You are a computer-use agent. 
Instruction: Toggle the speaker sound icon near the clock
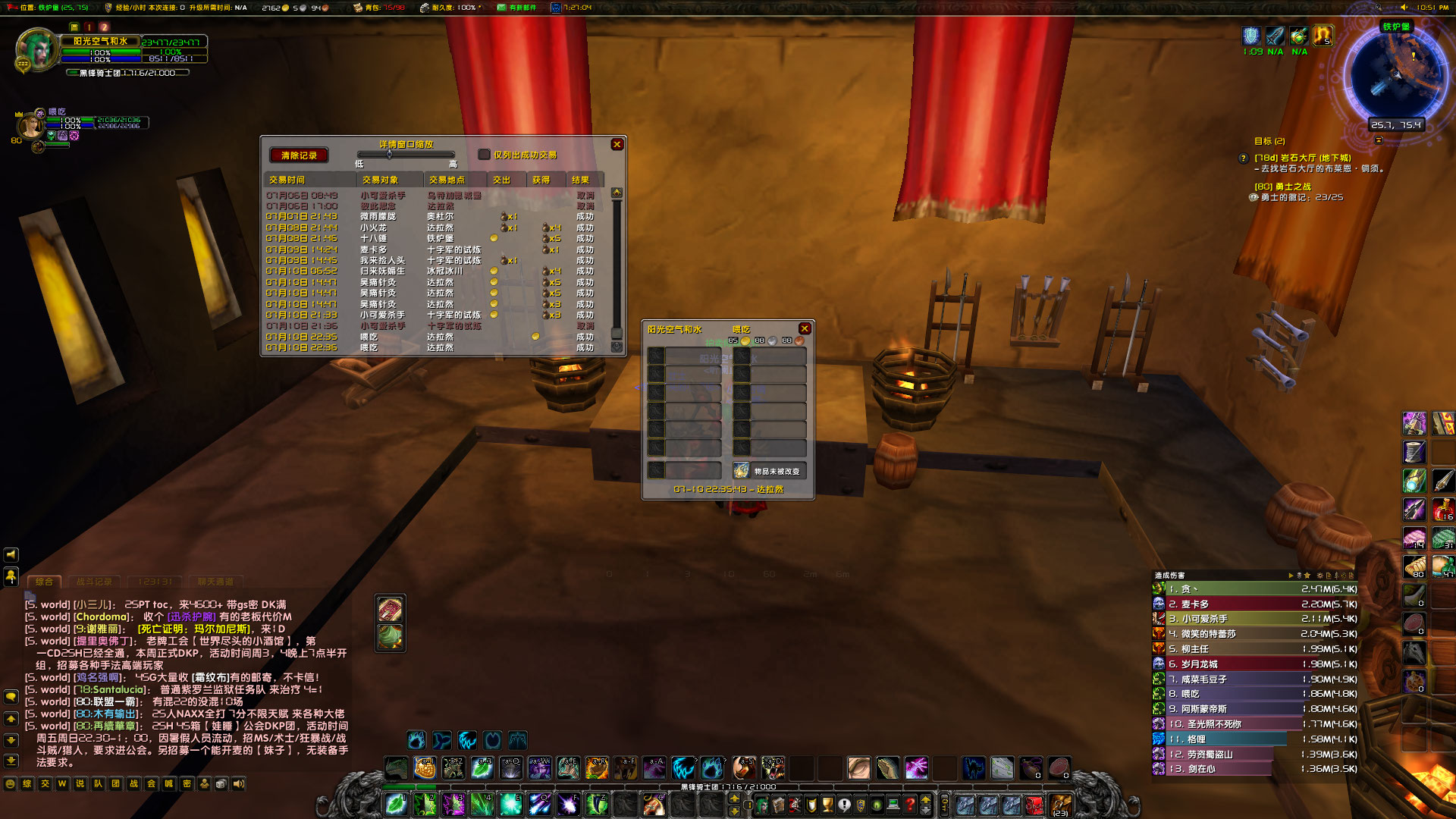[1404, 8]
